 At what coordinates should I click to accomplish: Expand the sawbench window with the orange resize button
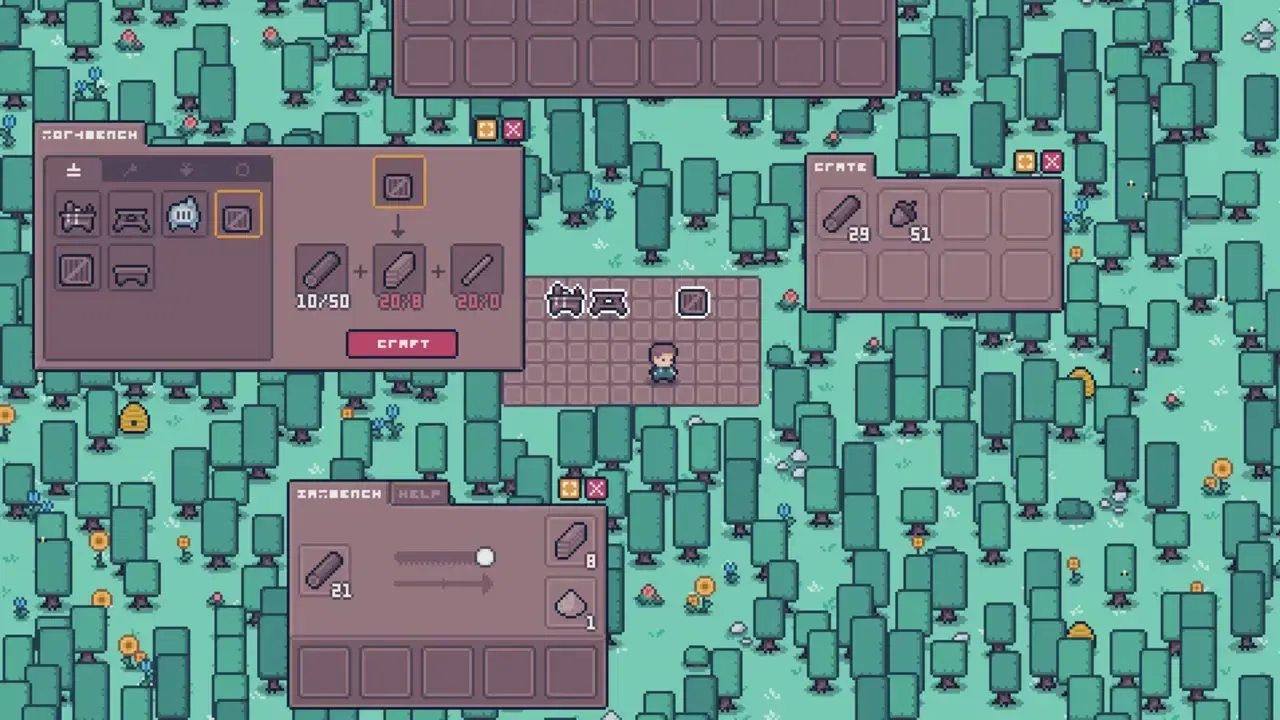pos(568,489)
